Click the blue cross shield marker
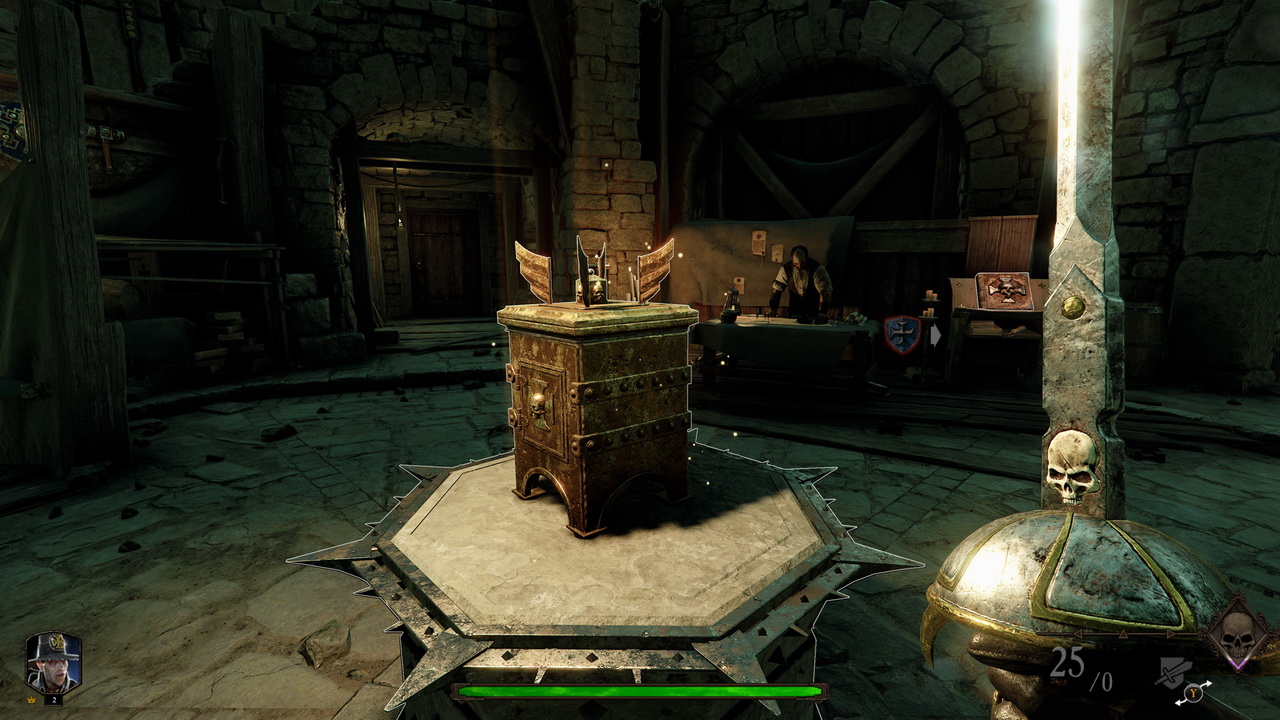The width and height of the screenshot is (1280, 720). pos(901,335)
